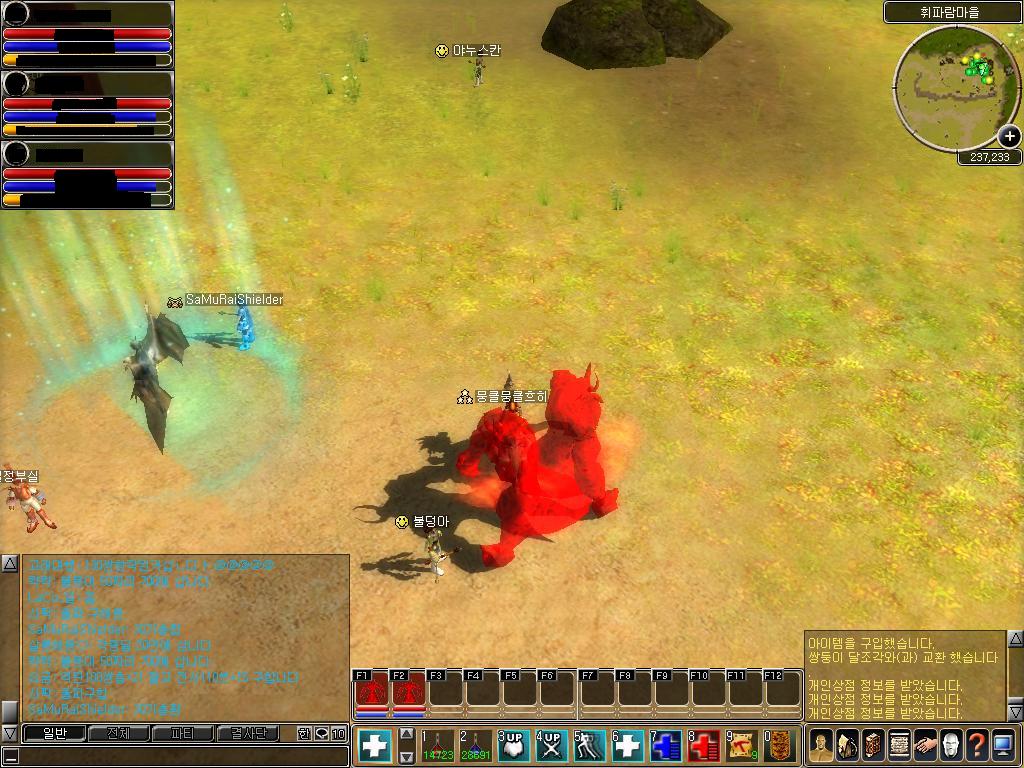Image resolution: width=1024 pixels, height=768 pixels.
Task: Select the 결사단 chat tab
Action: coord(248,734)
